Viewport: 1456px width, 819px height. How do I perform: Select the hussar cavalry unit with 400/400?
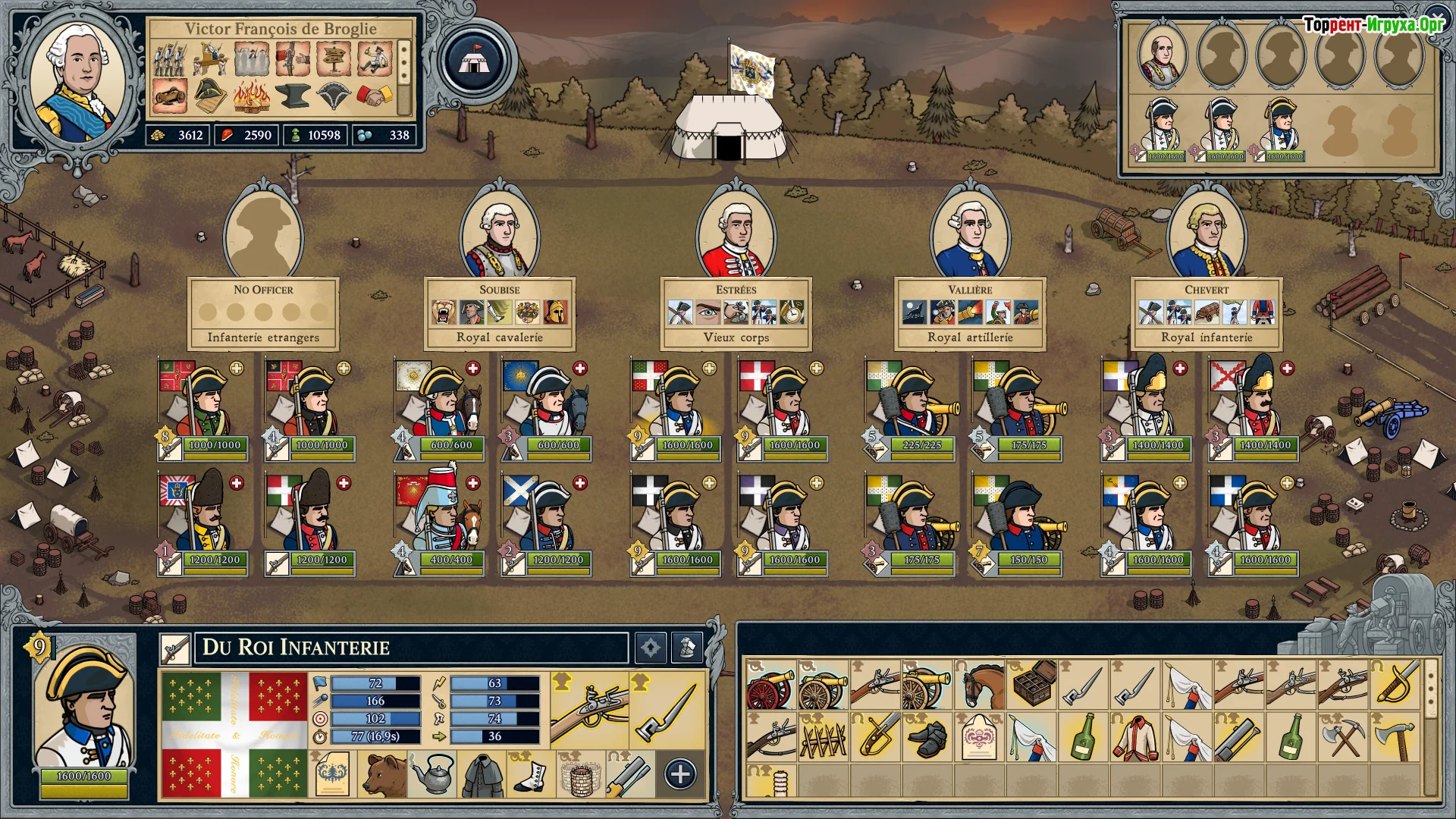click(440, 523)
